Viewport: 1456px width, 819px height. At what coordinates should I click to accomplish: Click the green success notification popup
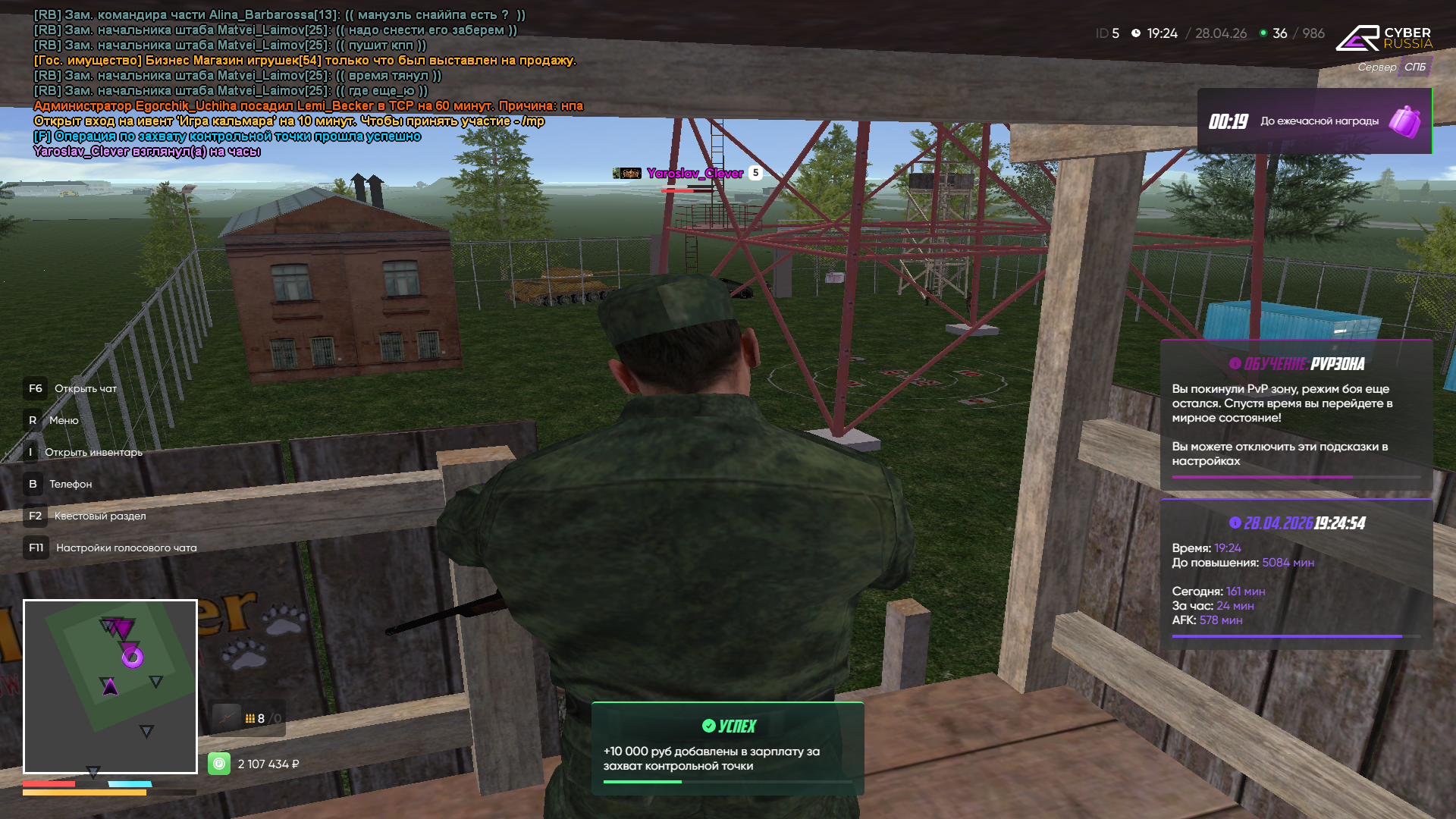pos(727,748)
